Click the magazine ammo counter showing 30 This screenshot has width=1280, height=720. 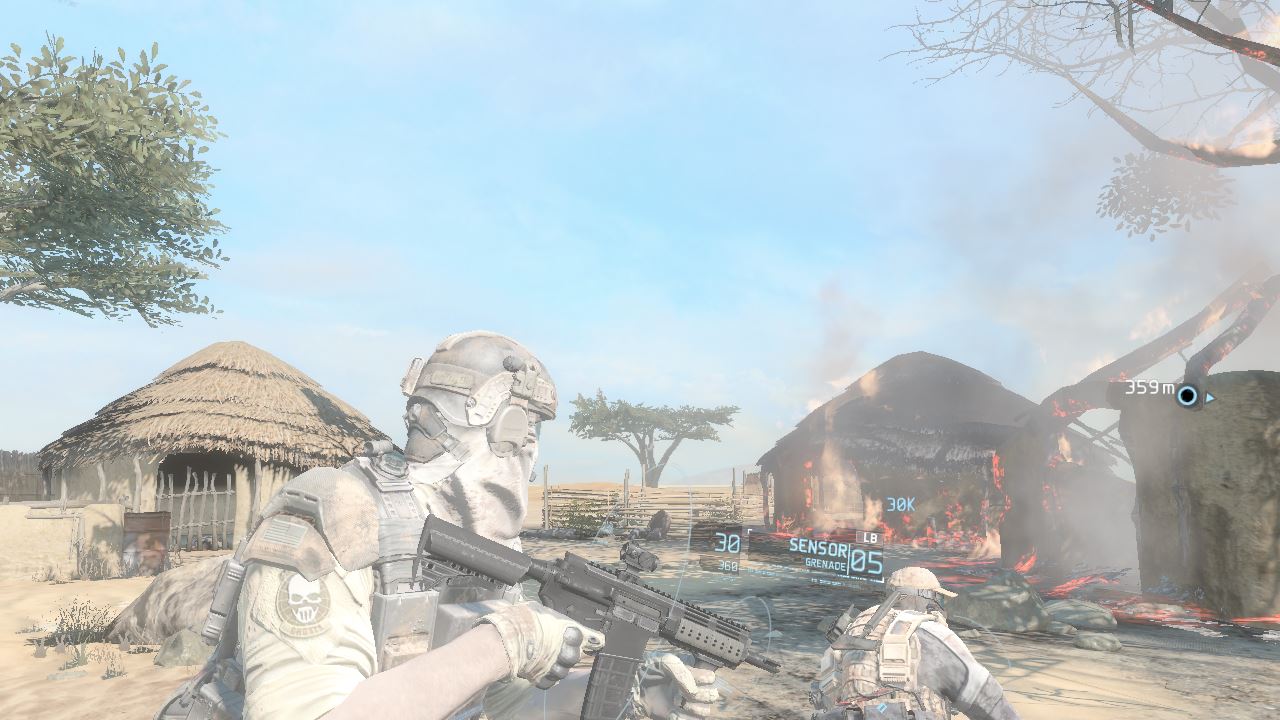pos(727,543)
